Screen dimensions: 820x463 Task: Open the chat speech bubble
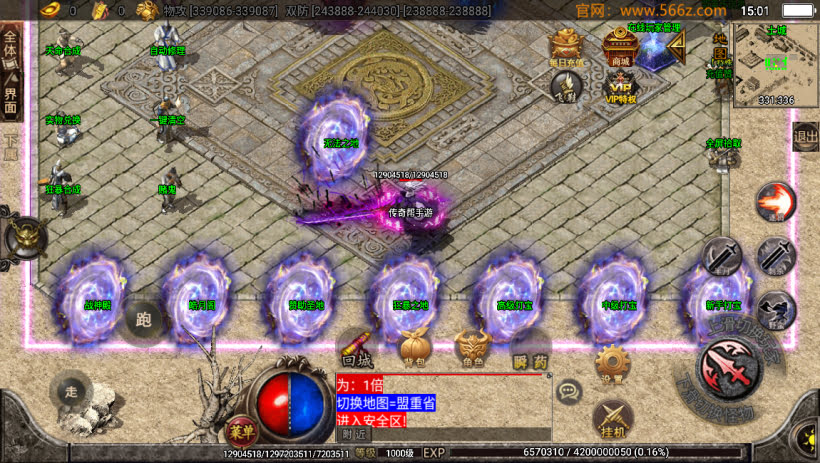pos(569,391)
